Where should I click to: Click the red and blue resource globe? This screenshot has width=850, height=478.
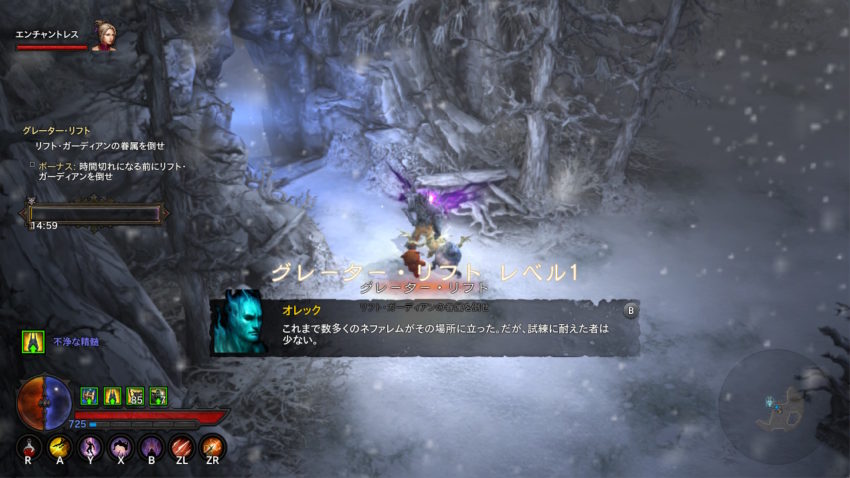click(44, 400)
